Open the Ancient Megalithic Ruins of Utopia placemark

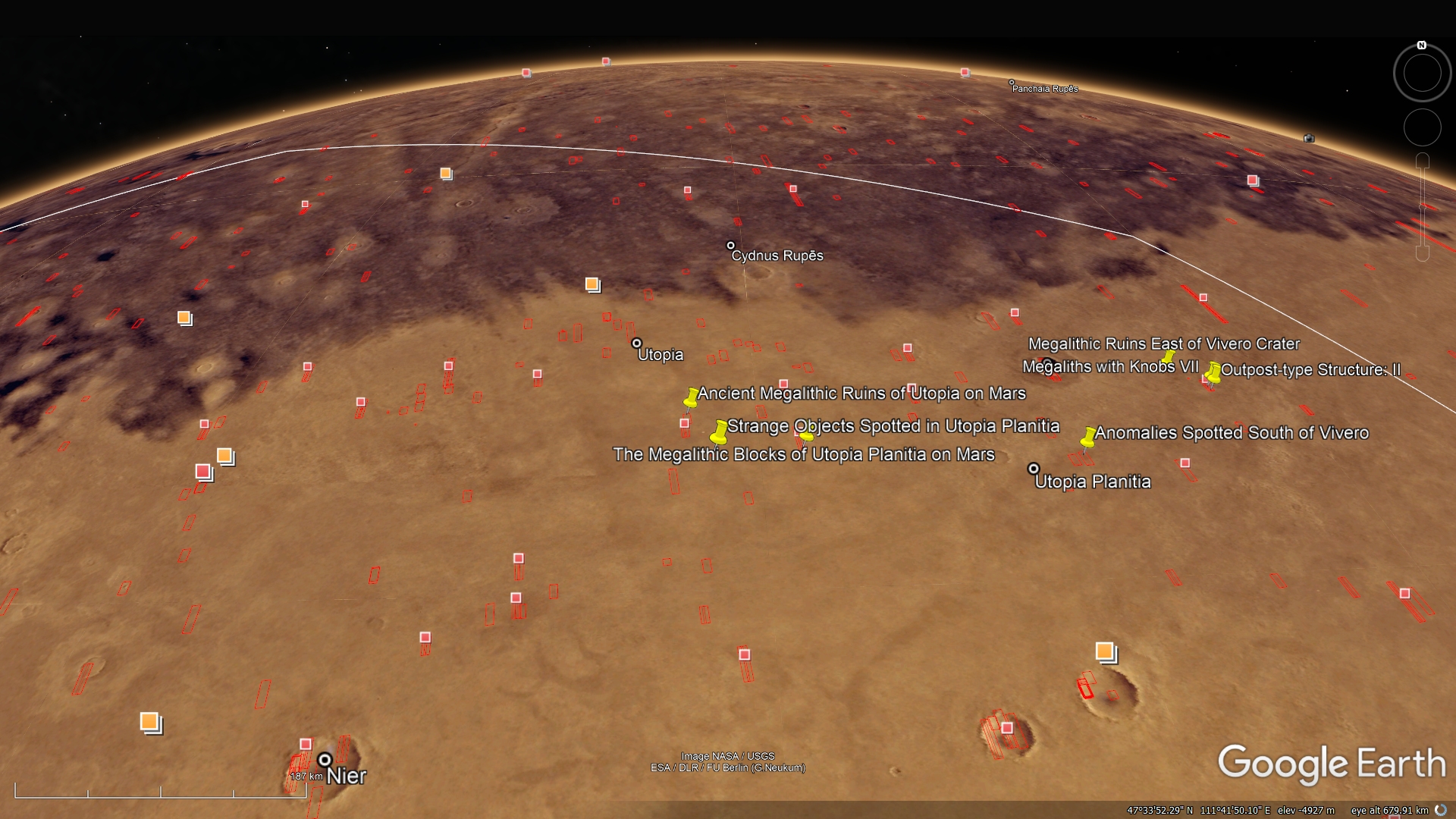(691, 397)
